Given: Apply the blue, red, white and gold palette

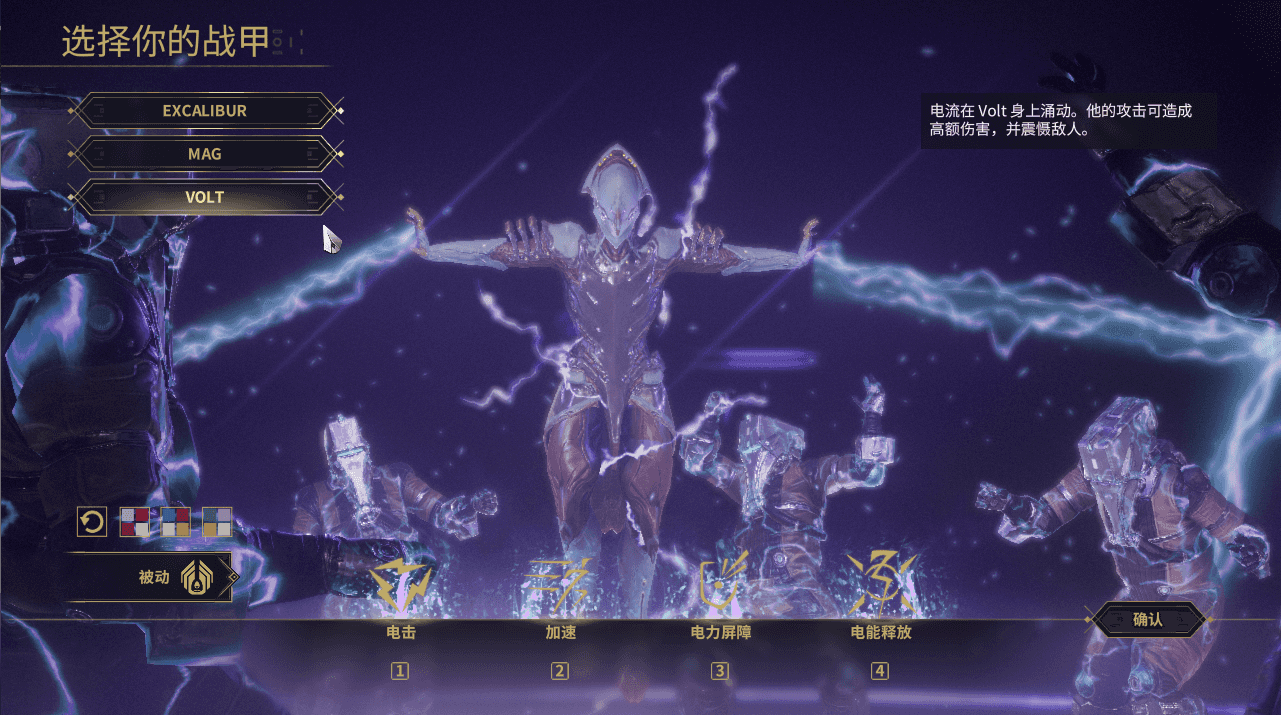Looking at the screenshot, I should (176, 522).
